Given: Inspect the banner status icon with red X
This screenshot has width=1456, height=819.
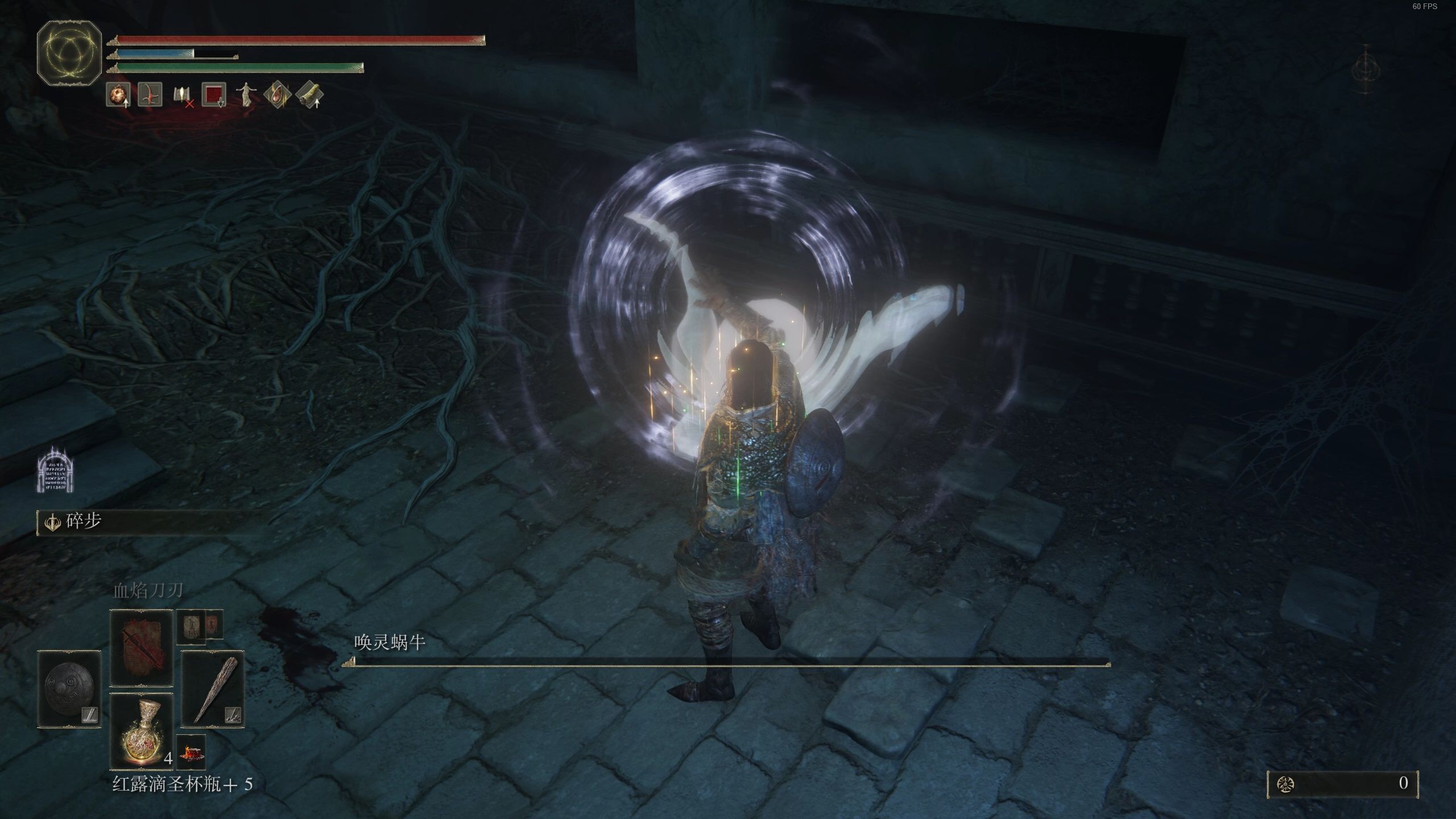Looking at the screenshot, I should 183,95.
